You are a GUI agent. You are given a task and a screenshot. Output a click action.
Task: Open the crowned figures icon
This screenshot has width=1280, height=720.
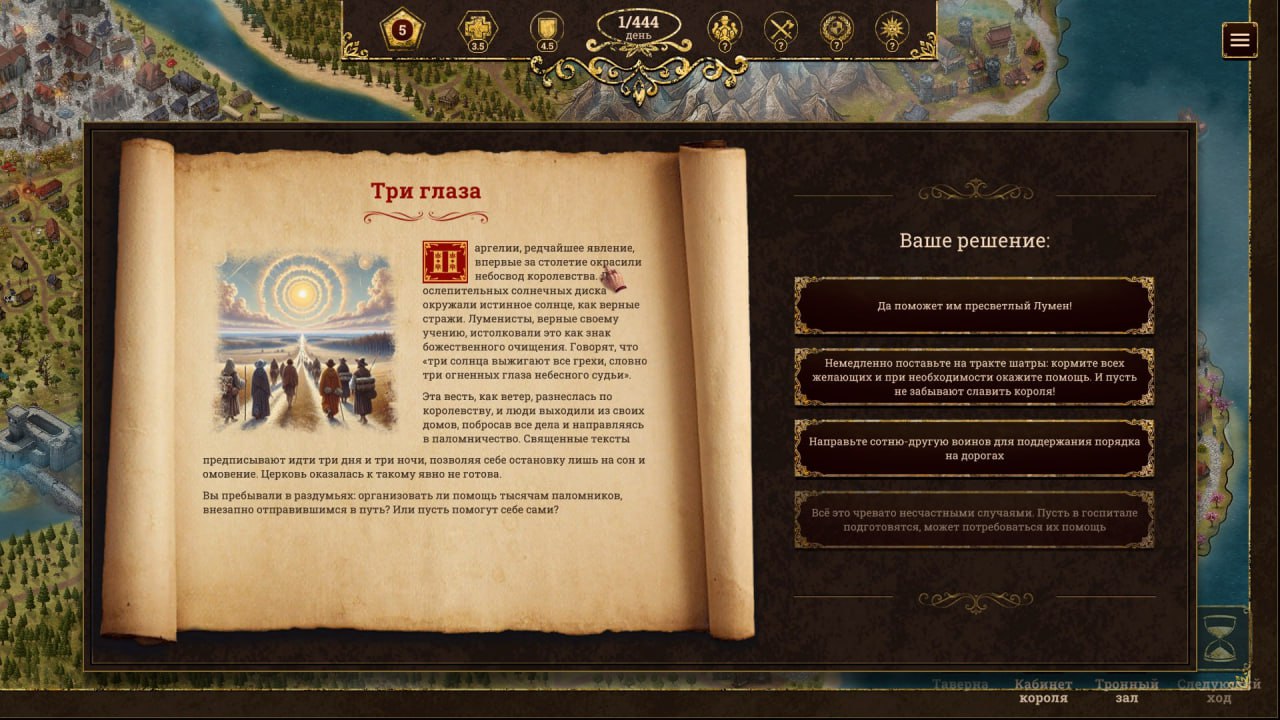[724, 30]
